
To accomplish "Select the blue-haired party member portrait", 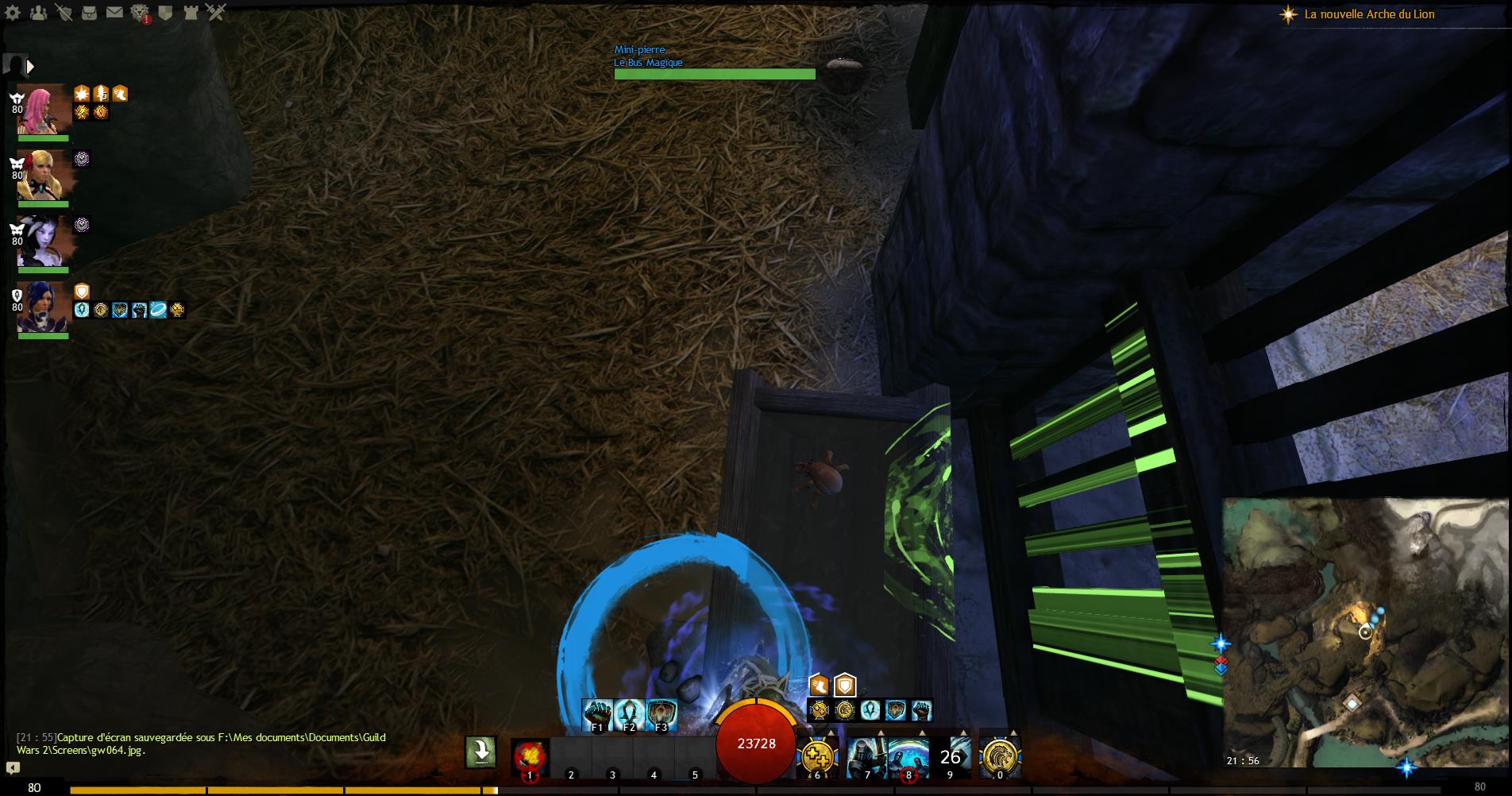I will (x=43, y=307).
